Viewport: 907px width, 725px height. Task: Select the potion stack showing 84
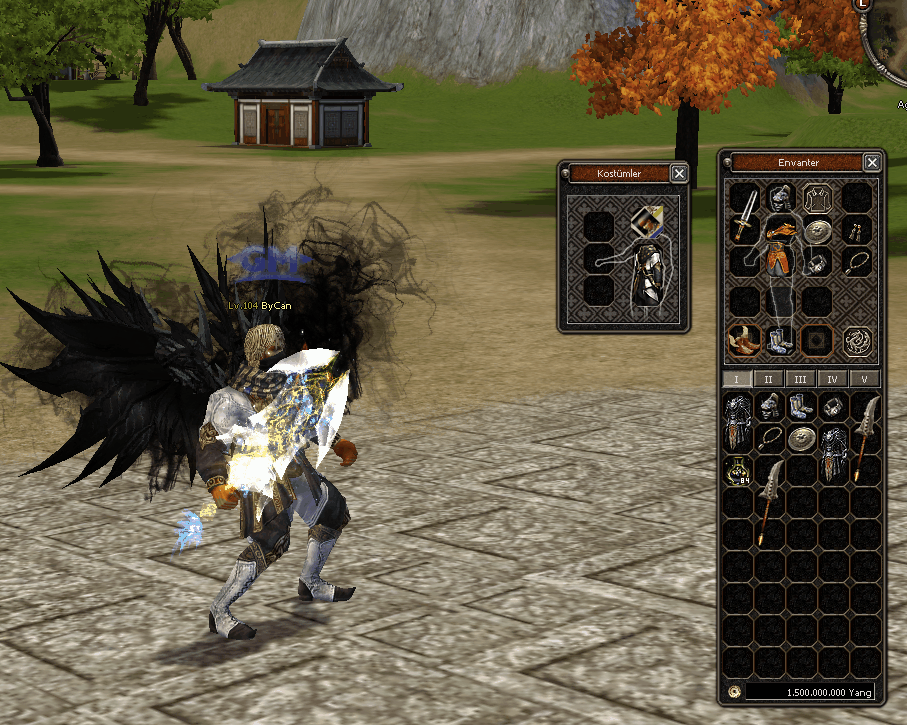click(x=738, y=471)
